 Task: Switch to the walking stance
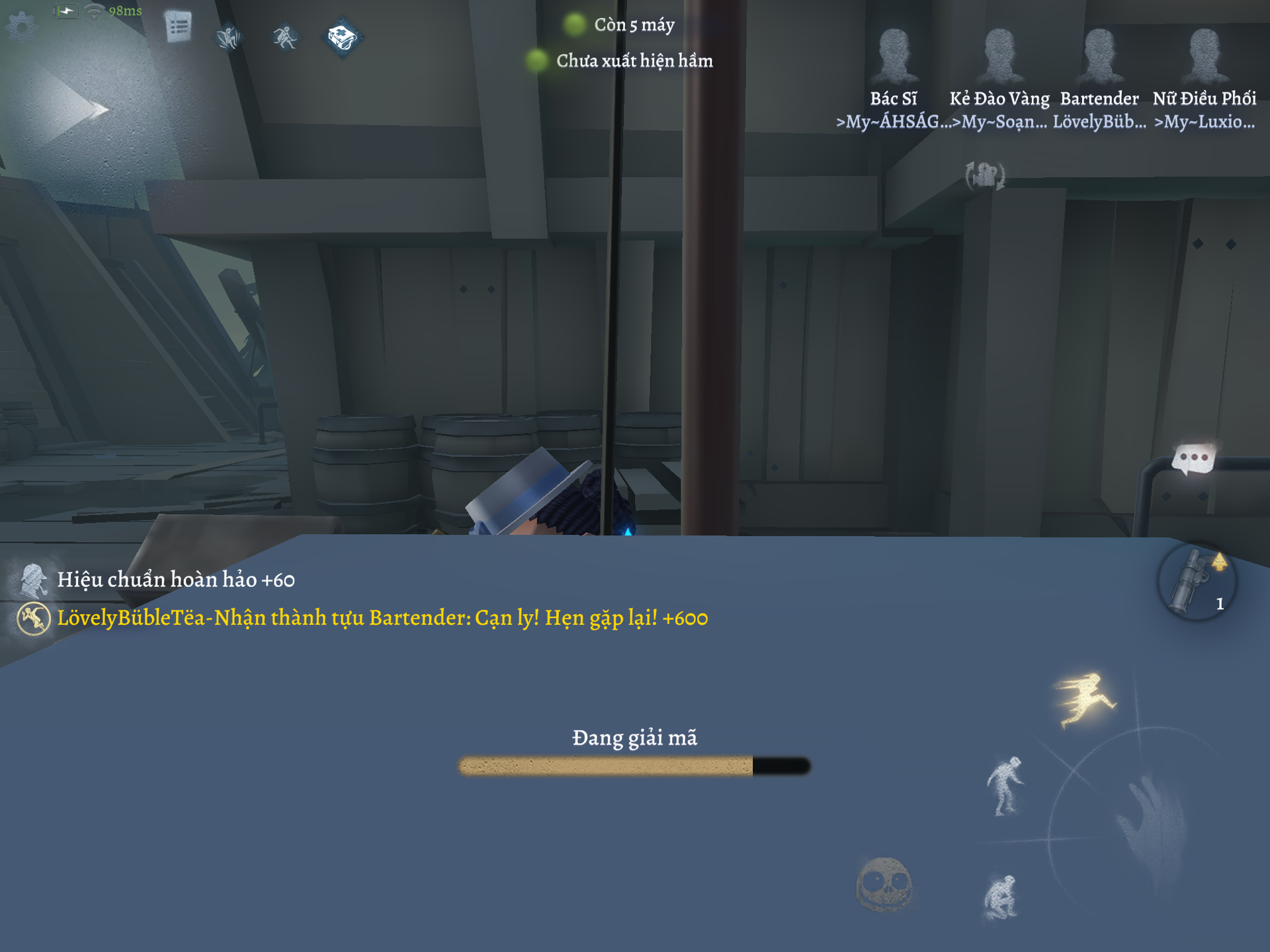point(1005,786)
